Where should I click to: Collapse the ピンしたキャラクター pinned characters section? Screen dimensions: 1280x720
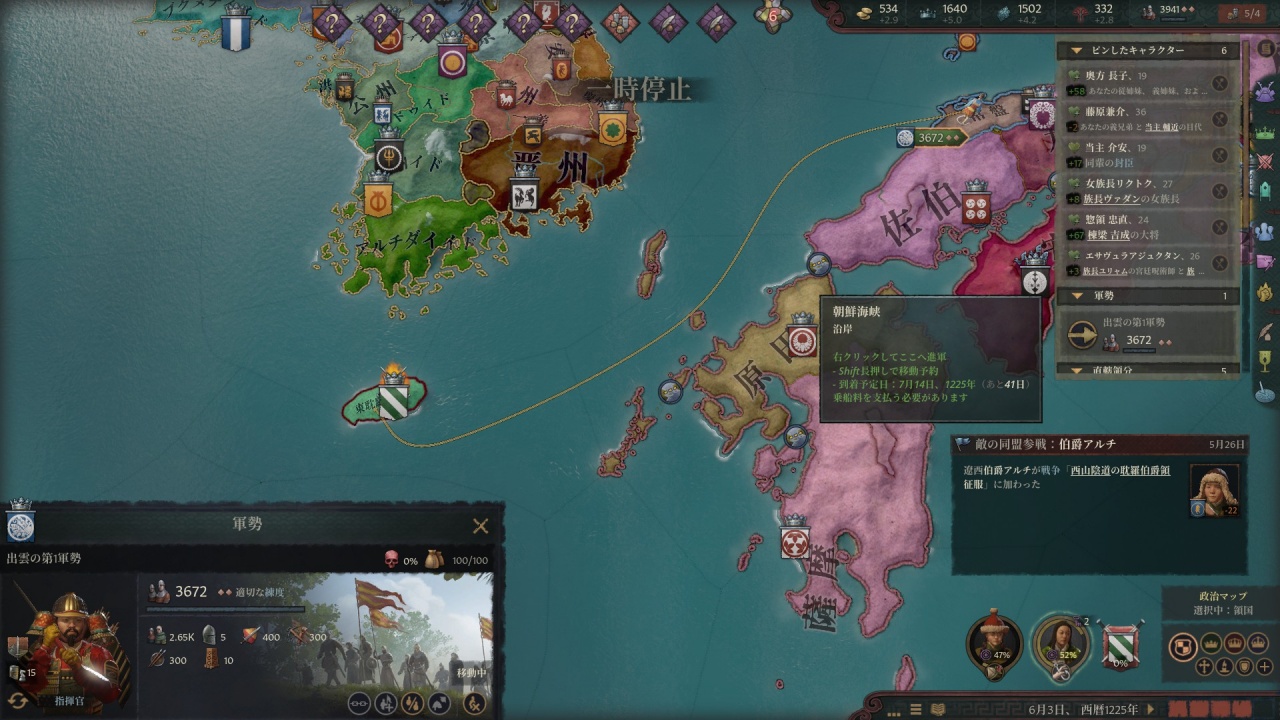coord(1077,51)
